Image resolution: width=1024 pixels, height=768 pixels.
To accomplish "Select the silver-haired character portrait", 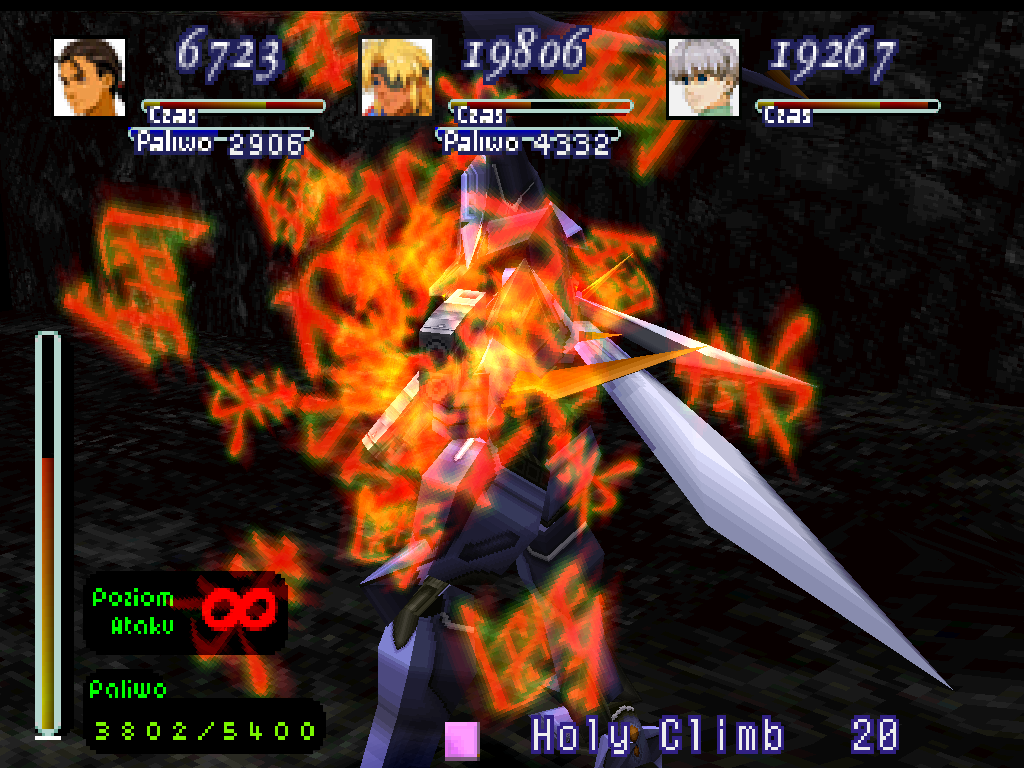I will [x=703, y=77].
